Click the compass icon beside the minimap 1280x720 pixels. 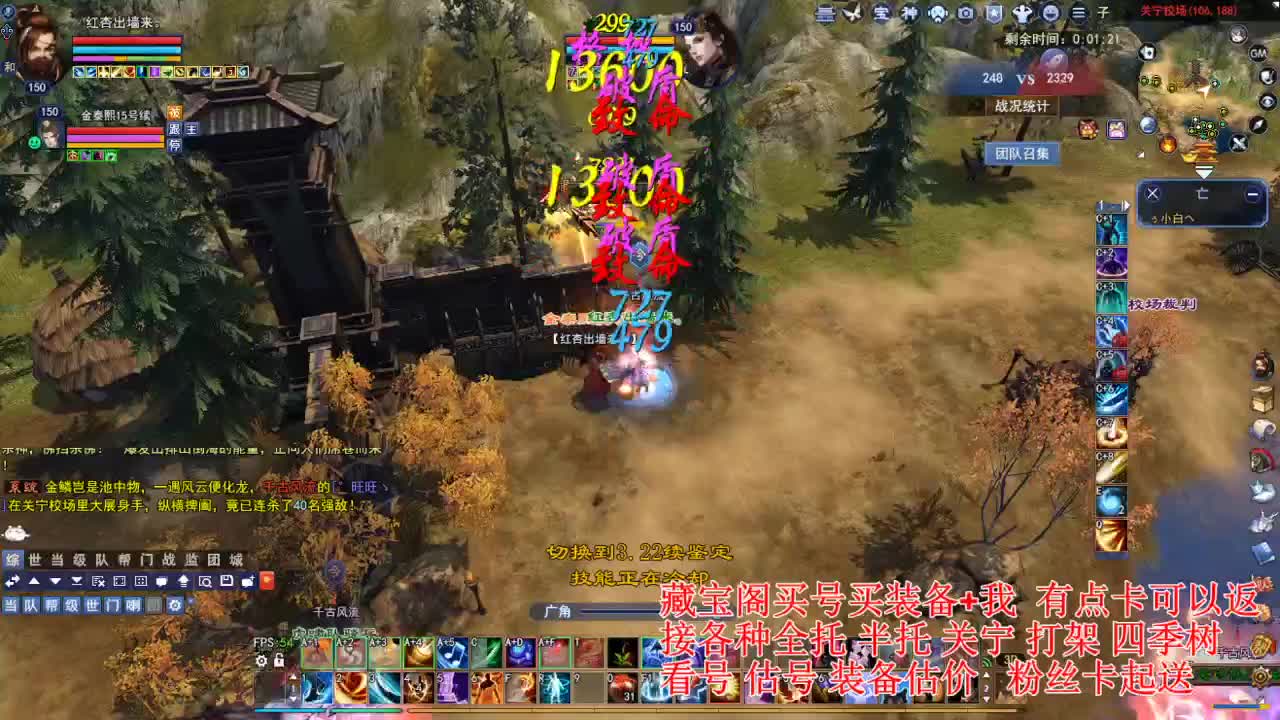click(x=1258, y=125)
